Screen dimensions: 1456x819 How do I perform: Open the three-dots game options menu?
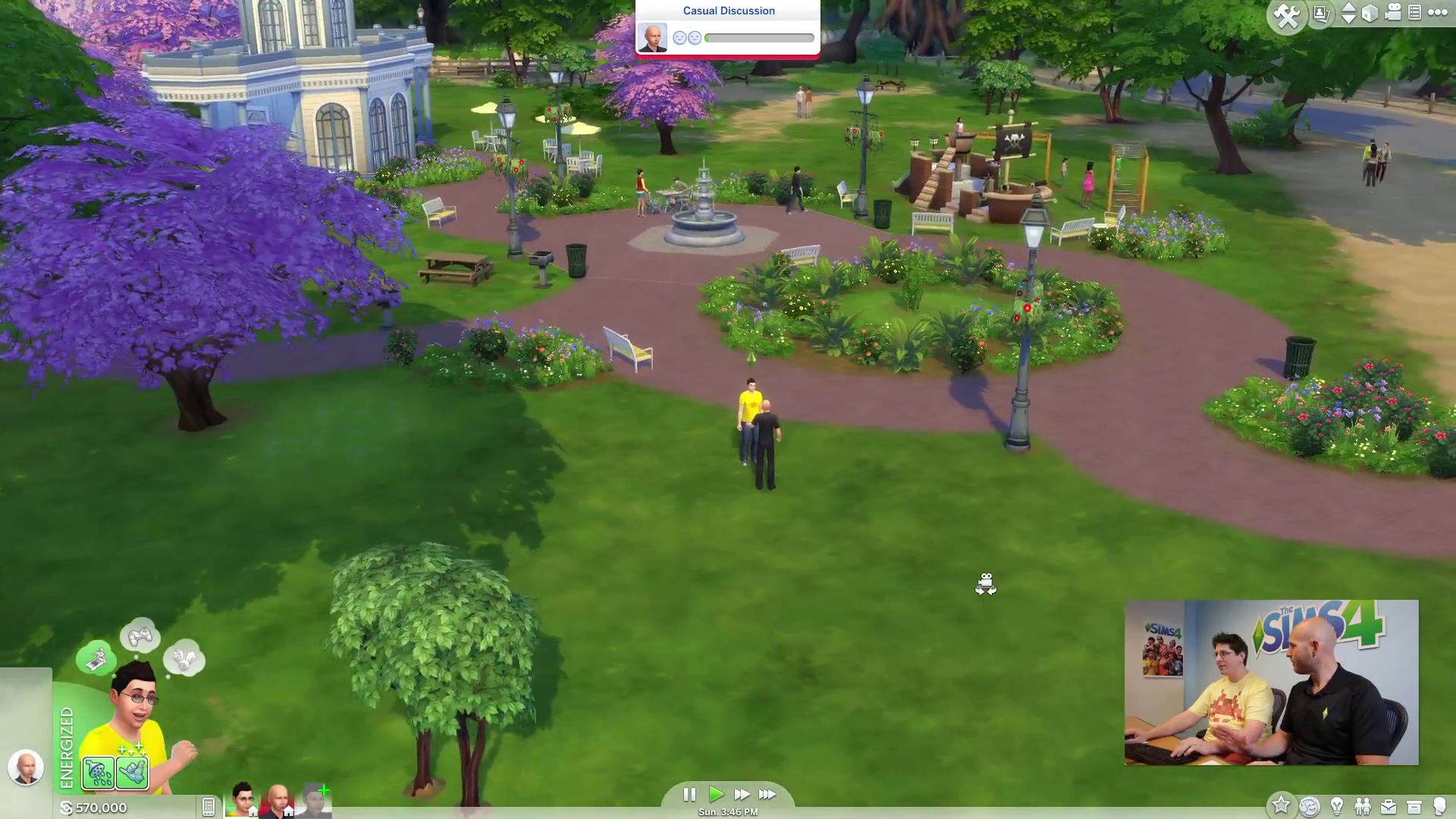(1438, 13)
